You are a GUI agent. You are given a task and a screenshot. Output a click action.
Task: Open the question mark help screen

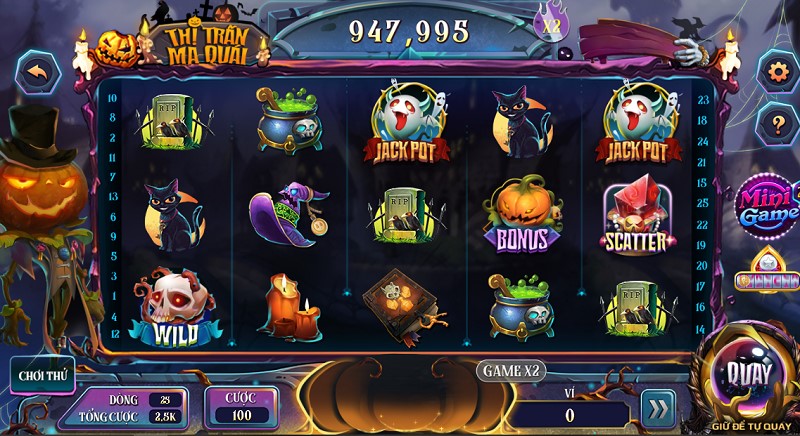pos(776,124)
